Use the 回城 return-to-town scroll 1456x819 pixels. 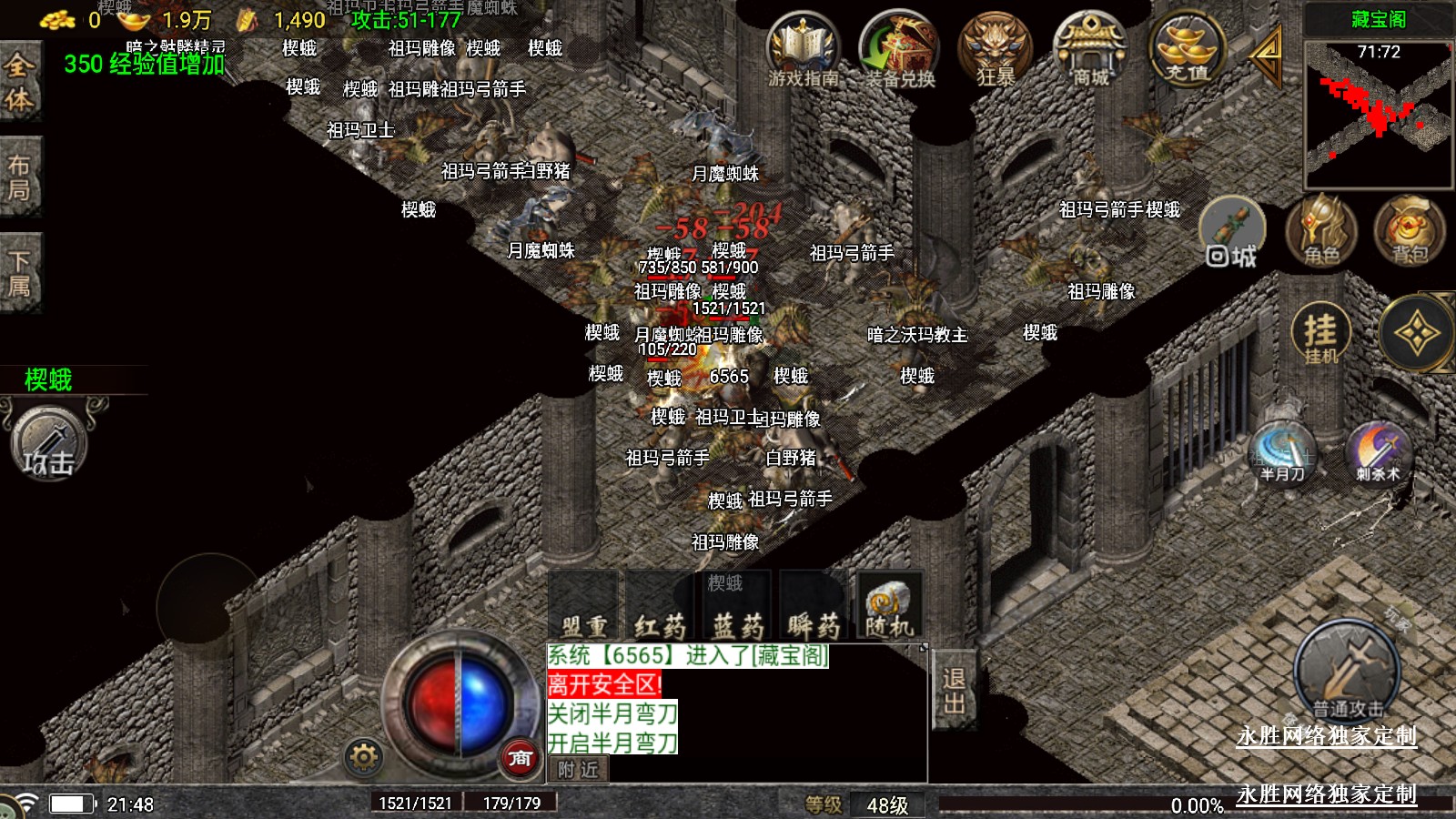(1232, 233)
